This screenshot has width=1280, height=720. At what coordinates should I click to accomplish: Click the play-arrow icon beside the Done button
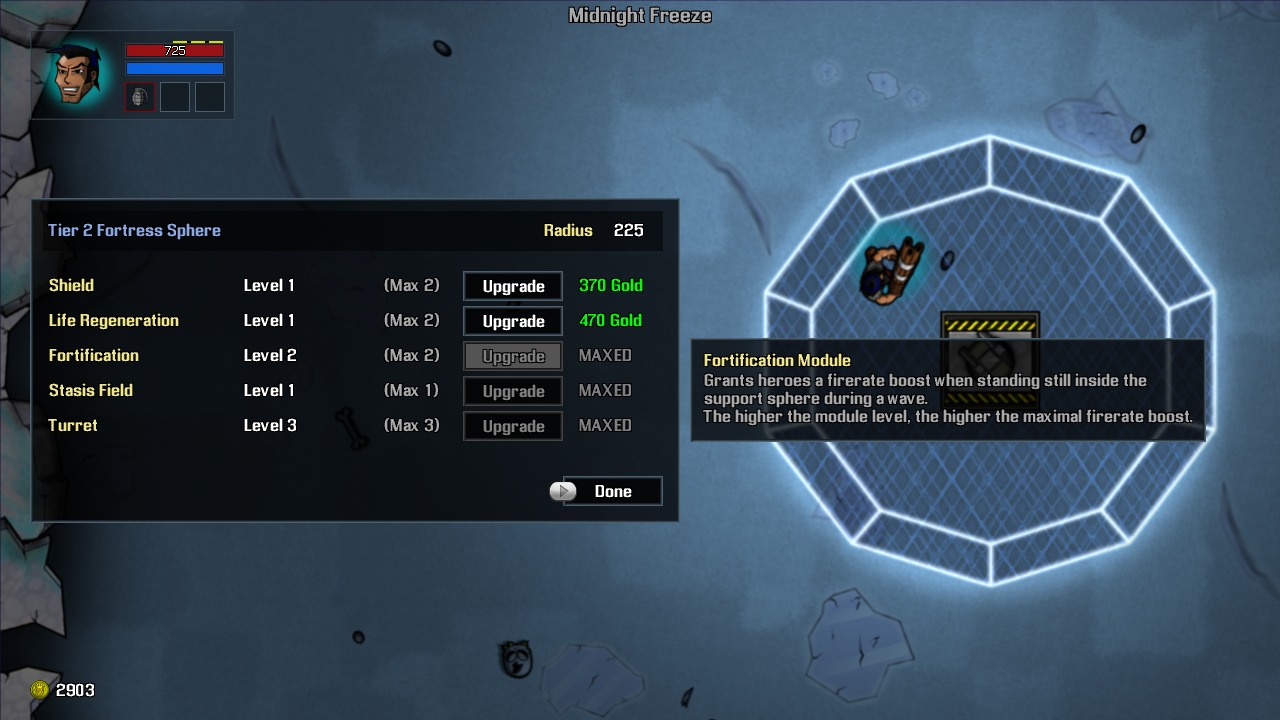[562, 491]
